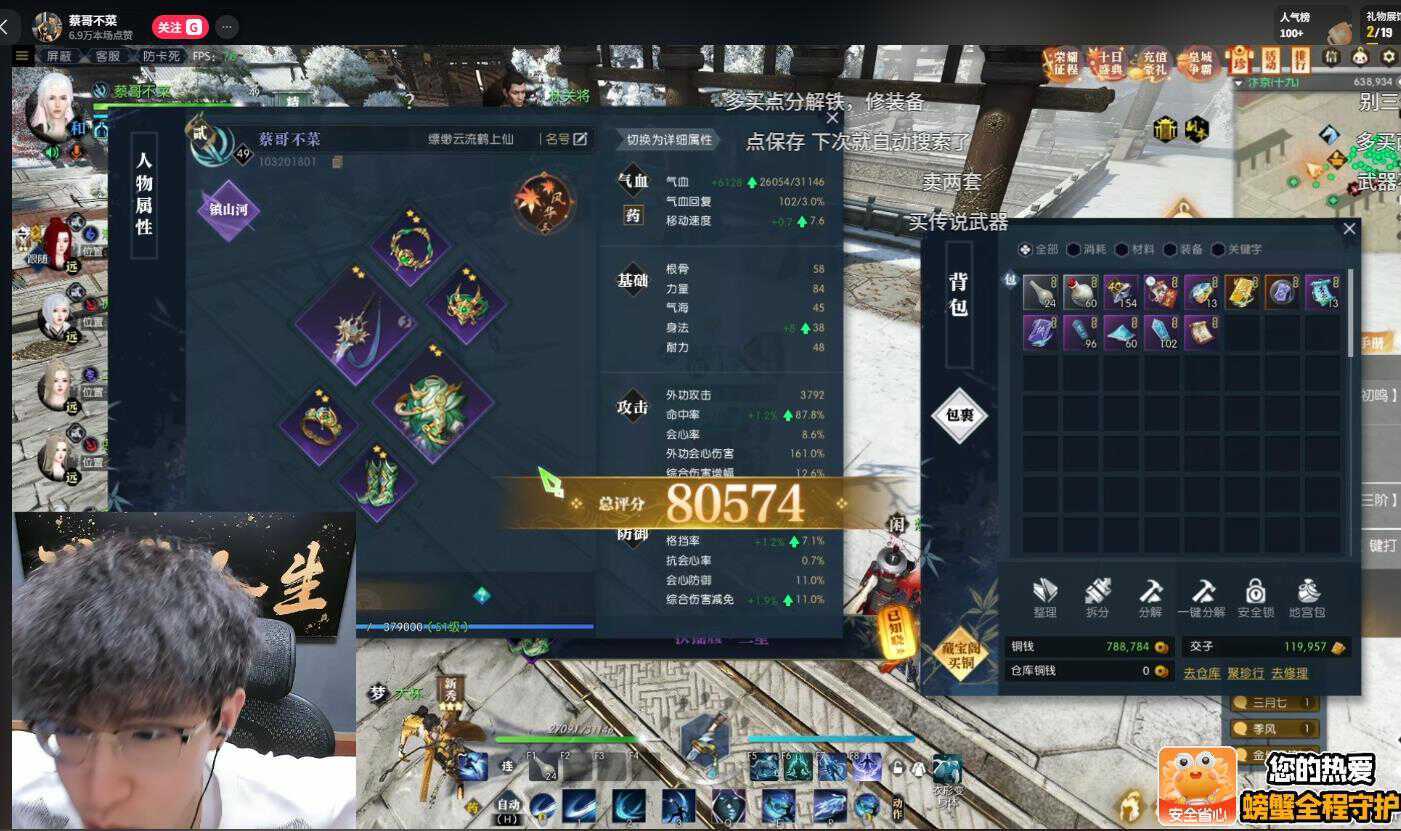Follow the 去仓库 warehouse link
The height and width of the screenshot is (831, 1401).
[1201, 673]
